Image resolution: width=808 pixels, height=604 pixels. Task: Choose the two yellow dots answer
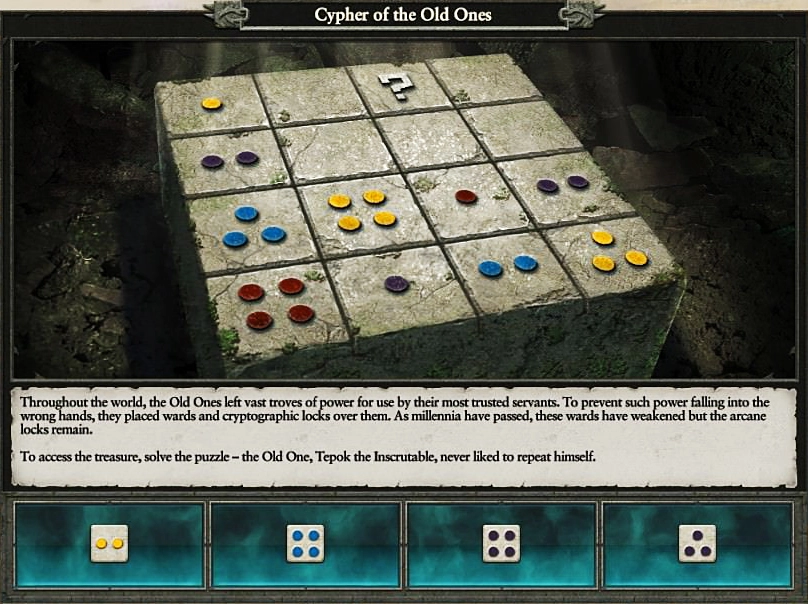(109, 543)
